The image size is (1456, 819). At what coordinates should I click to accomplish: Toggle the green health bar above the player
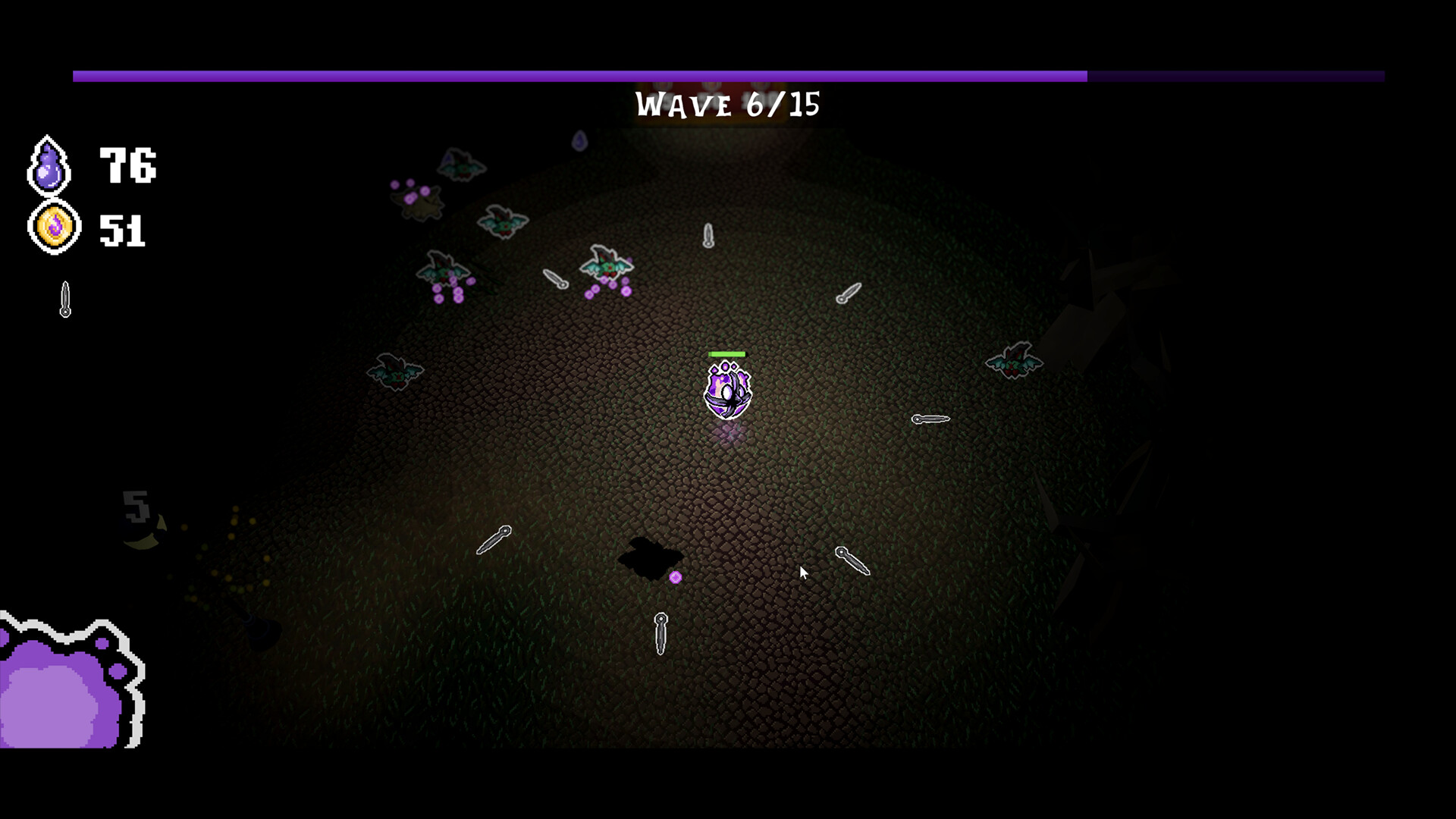tap(726, 353)
